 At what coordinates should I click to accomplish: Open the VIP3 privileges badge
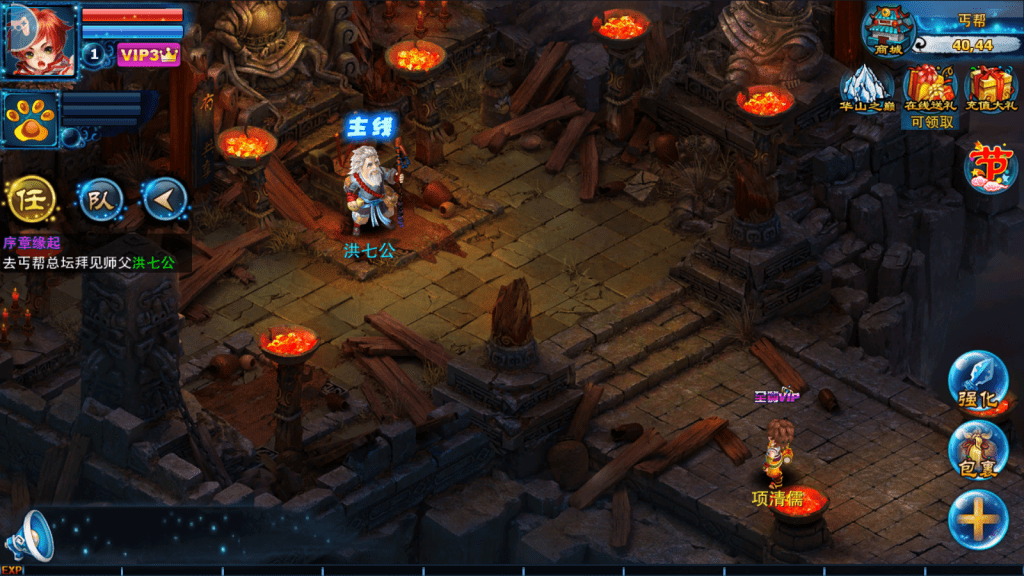coord(147,54)
